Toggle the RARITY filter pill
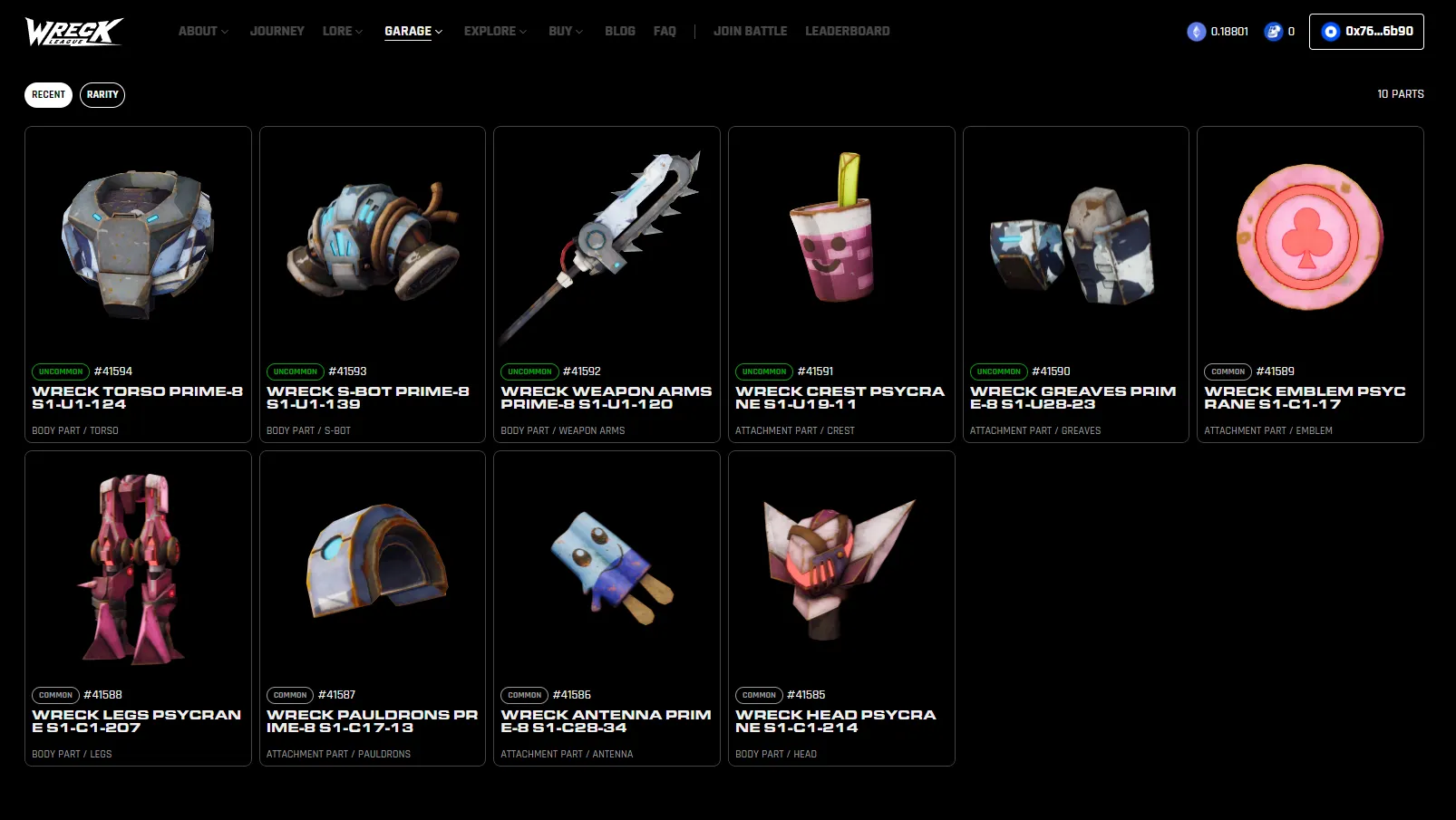Viewport: 1456px width, 820px height. [x=102, y=94]
